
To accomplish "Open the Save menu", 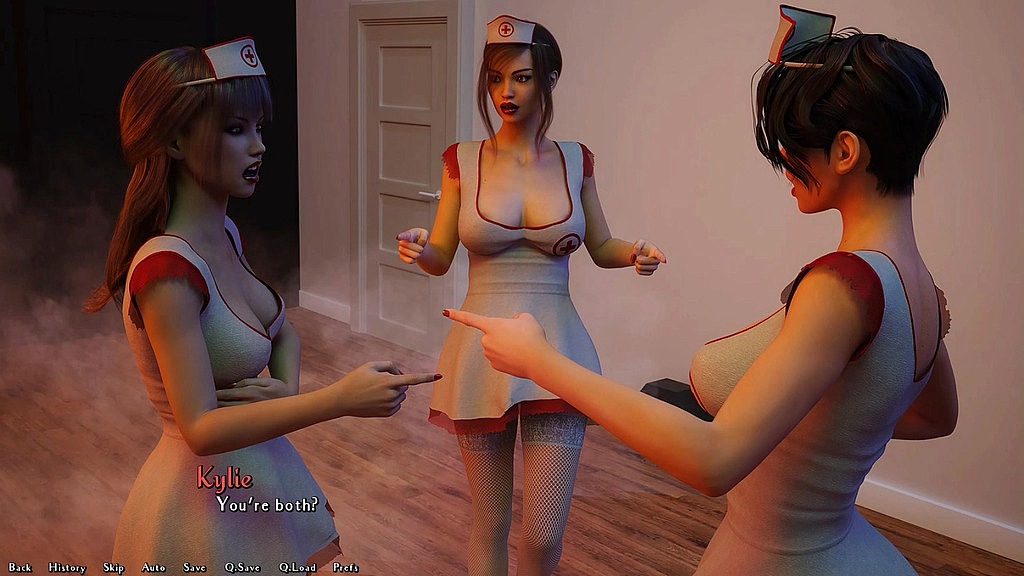I will tap(194, 567).
